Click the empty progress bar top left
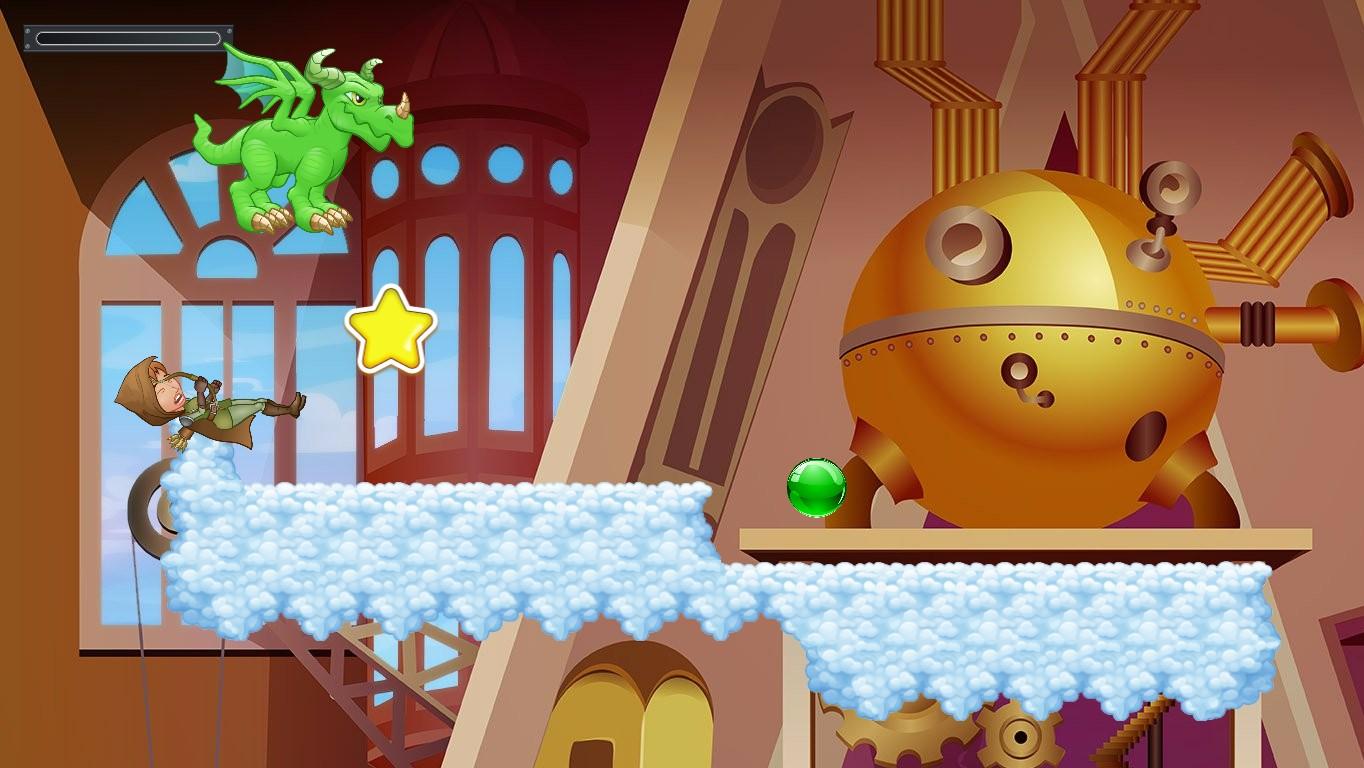 (x=128, y=38)
